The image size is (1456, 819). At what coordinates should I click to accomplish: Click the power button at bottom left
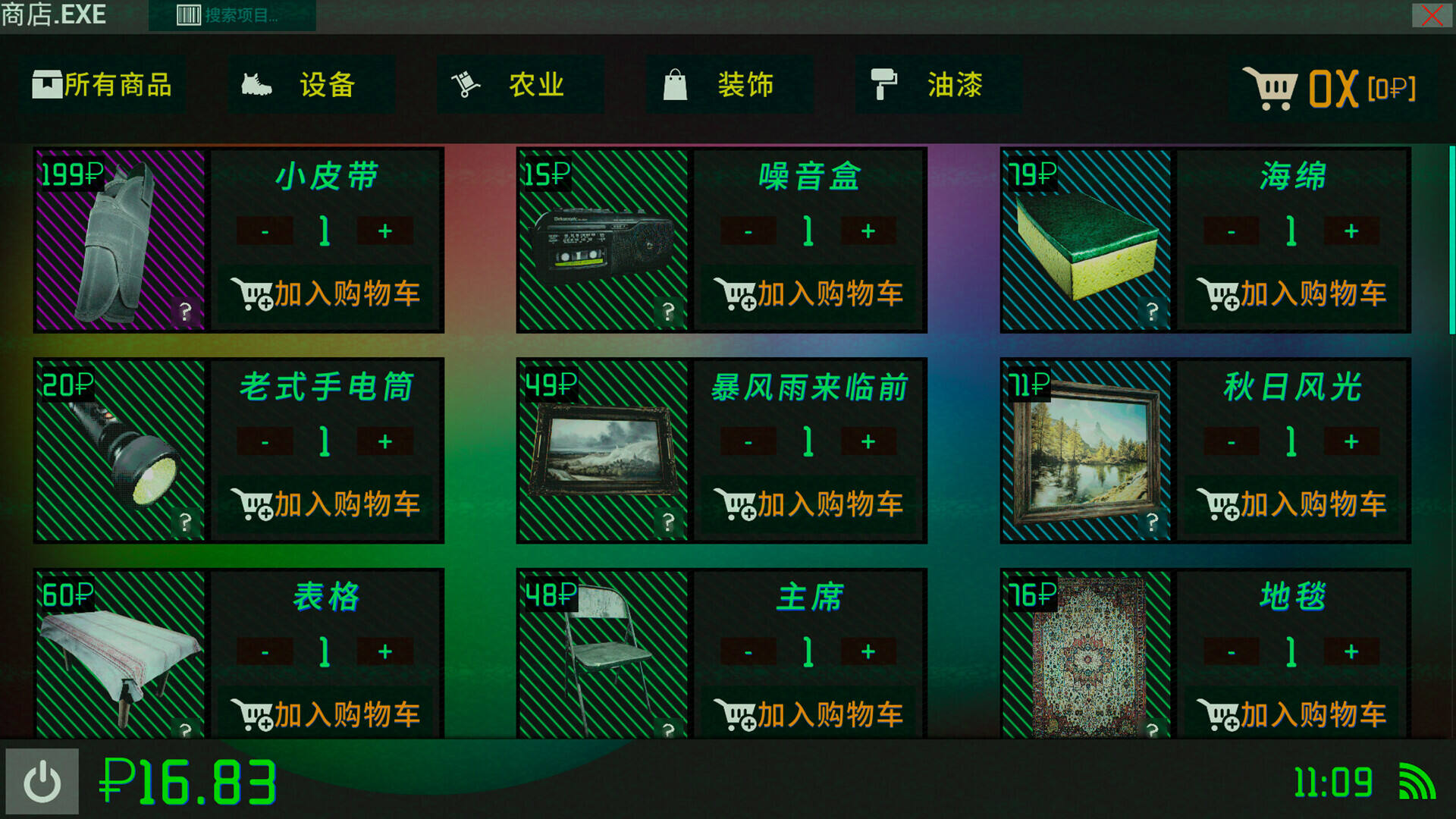(x=43, y=779)
